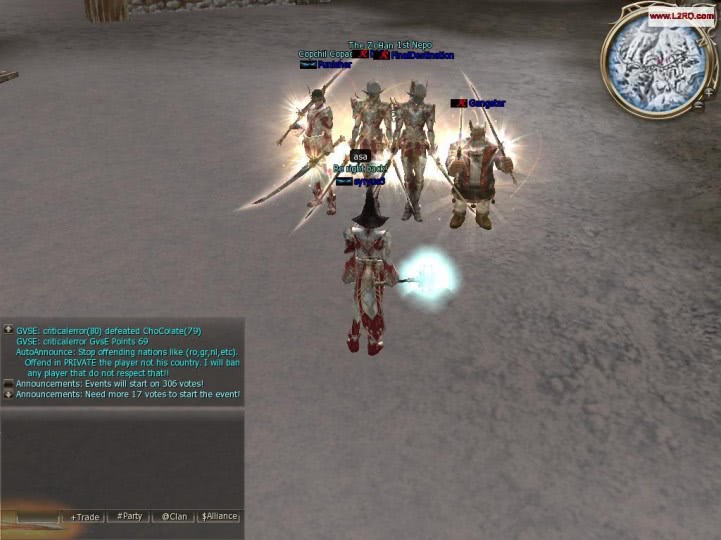Click the chat message log panel
The width and height of the screenshot is (721, 540).
click(125, 362)
